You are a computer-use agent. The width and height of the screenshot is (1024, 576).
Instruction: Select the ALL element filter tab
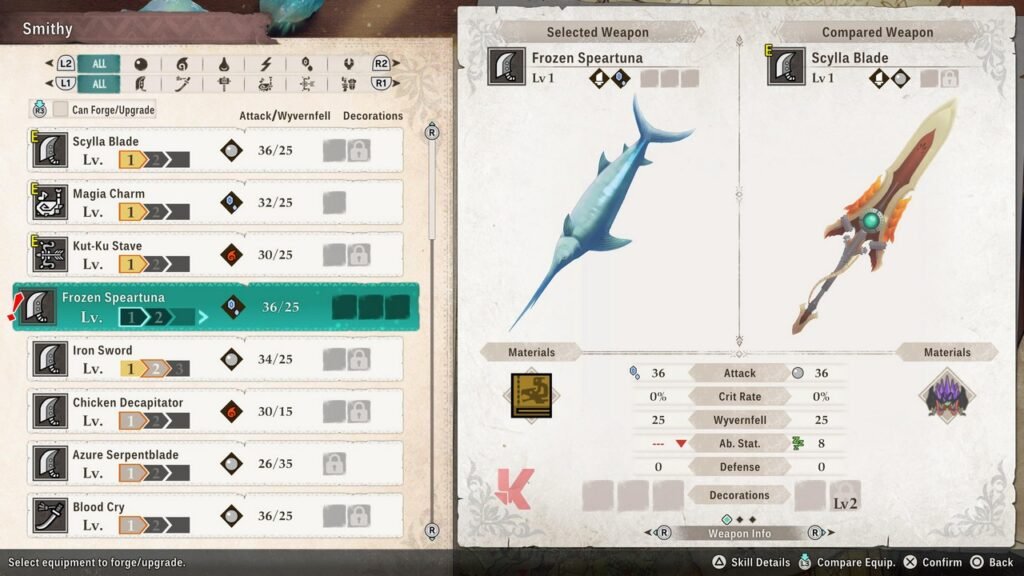(99, 63)
